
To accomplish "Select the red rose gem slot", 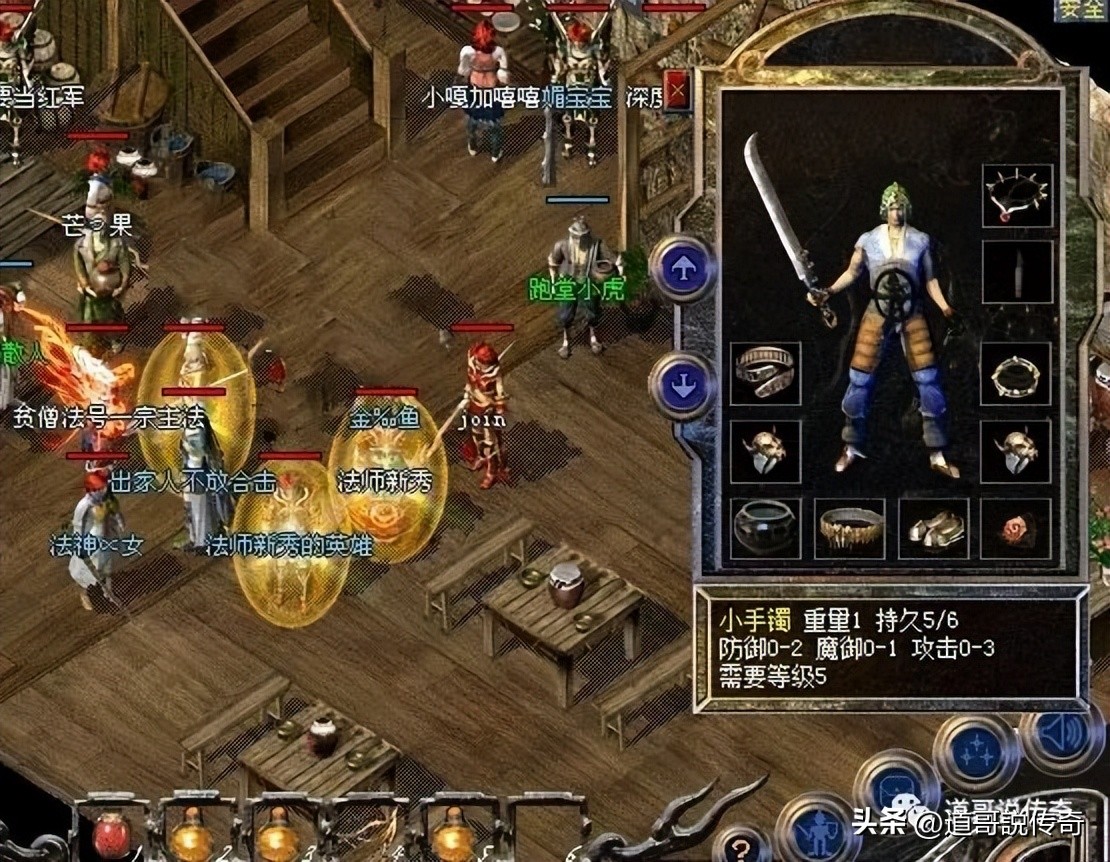I will tap(1016, 528).
